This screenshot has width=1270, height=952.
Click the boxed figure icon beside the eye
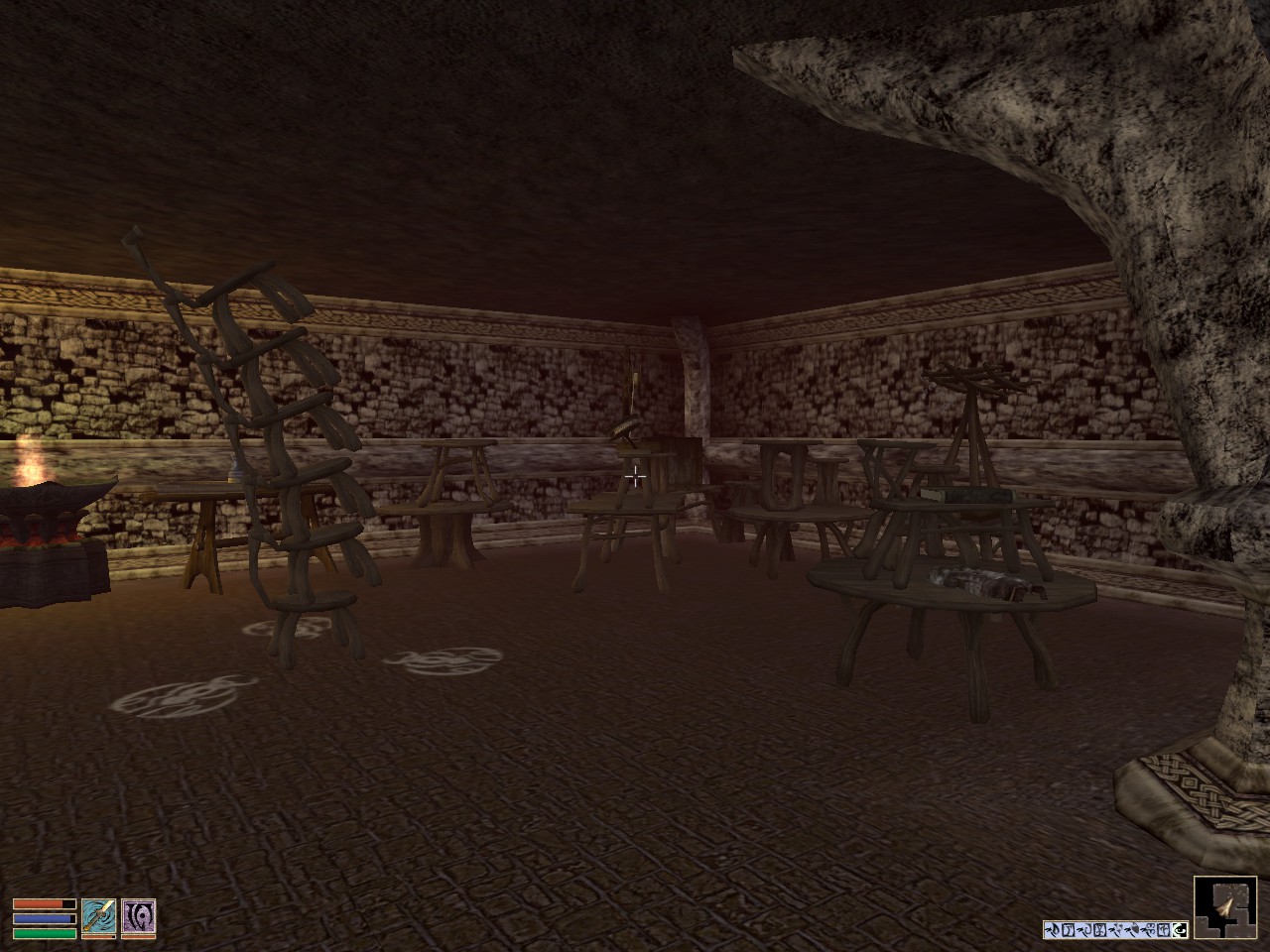[x=1164, y=930]
